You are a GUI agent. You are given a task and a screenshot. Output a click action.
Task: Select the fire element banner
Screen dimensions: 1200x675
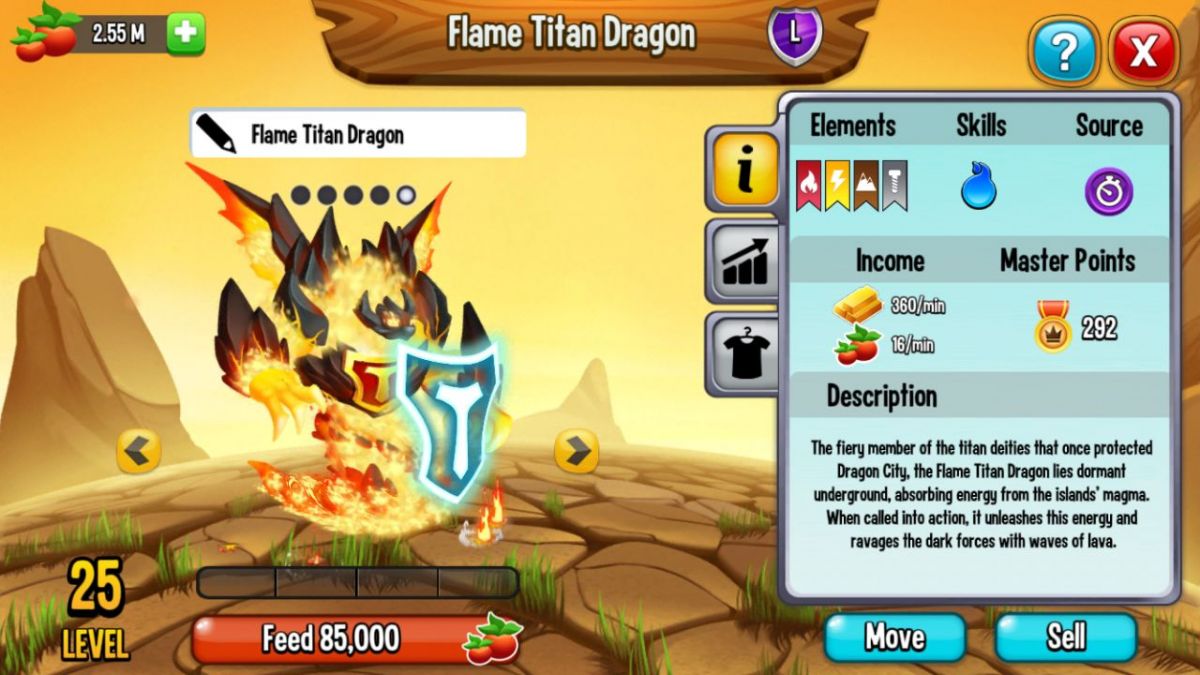[808, 187]
